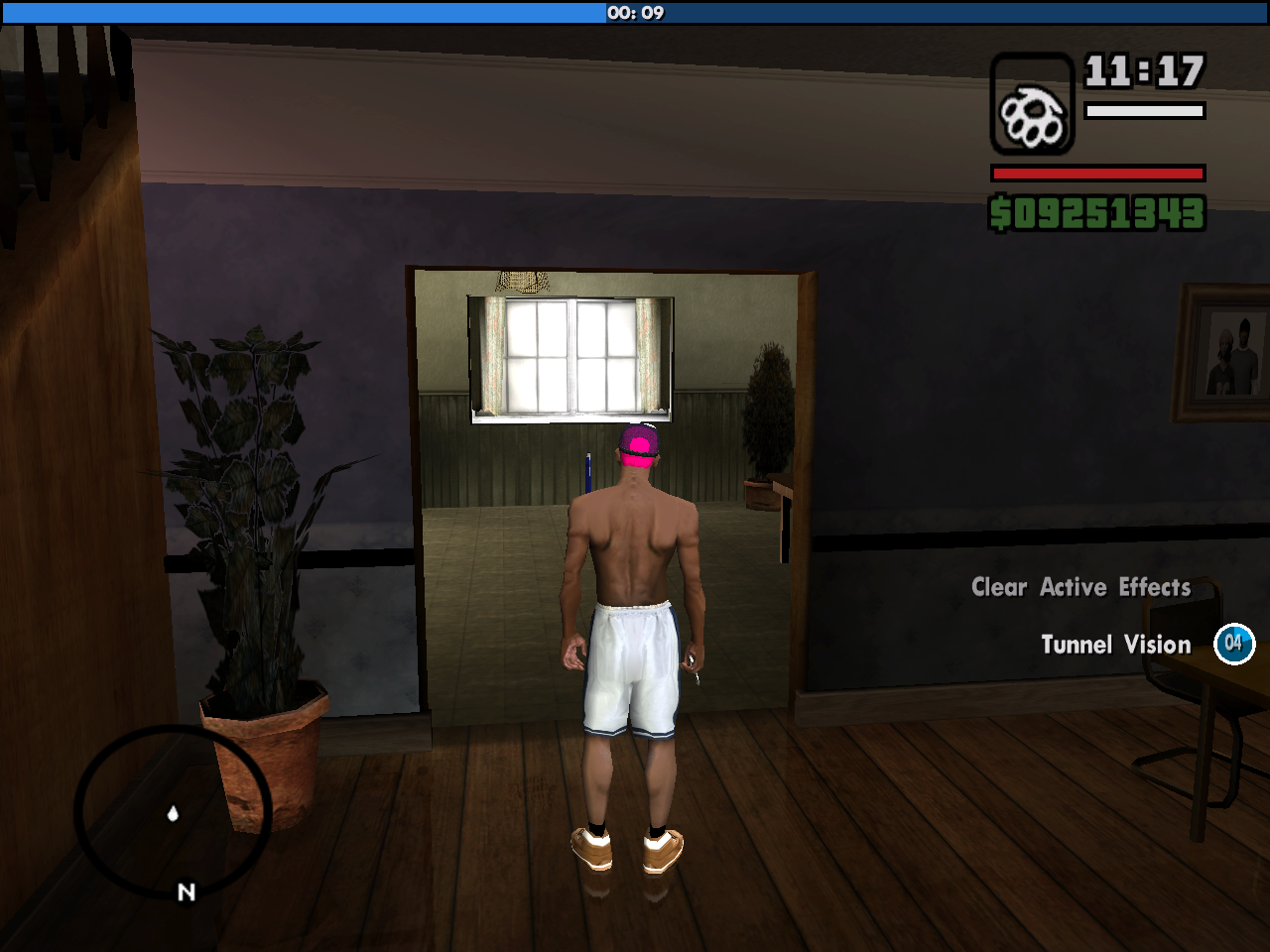The width and height of the screenshot is (1270, 952).
Task: Click the white player blip inside the radar
Action: coord(174,815)
